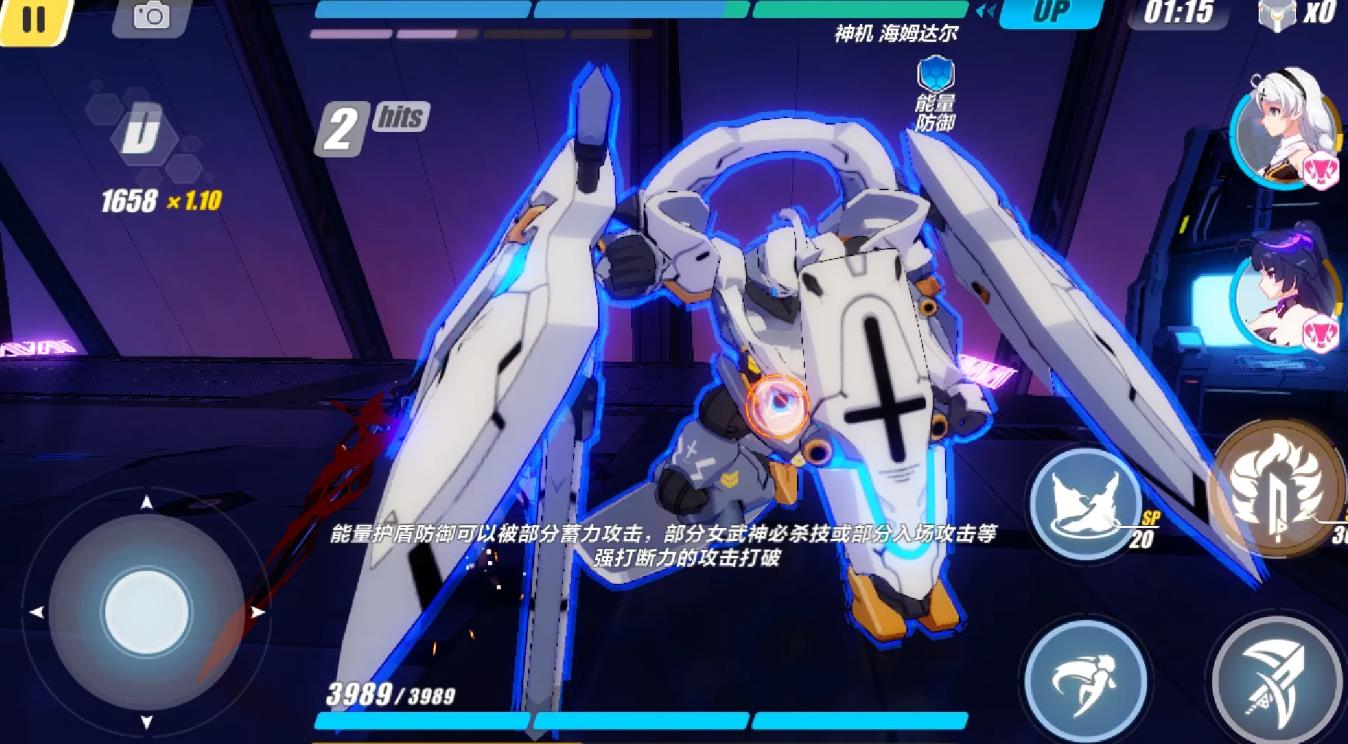Tap the evade dash button

pyautogui.click(x=1085, y=679)
